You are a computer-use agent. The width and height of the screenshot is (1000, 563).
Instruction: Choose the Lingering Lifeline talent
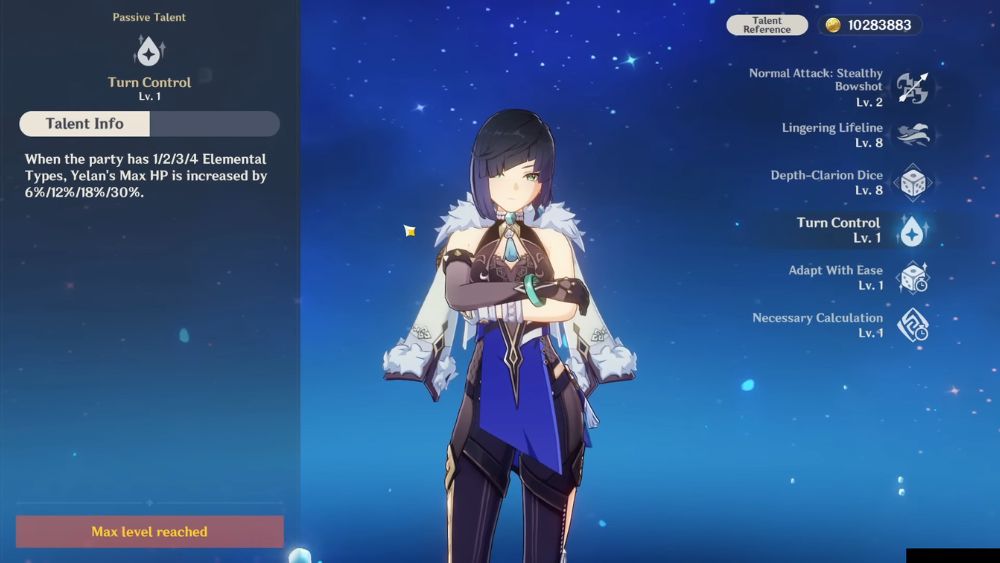[x=911, y=135]
